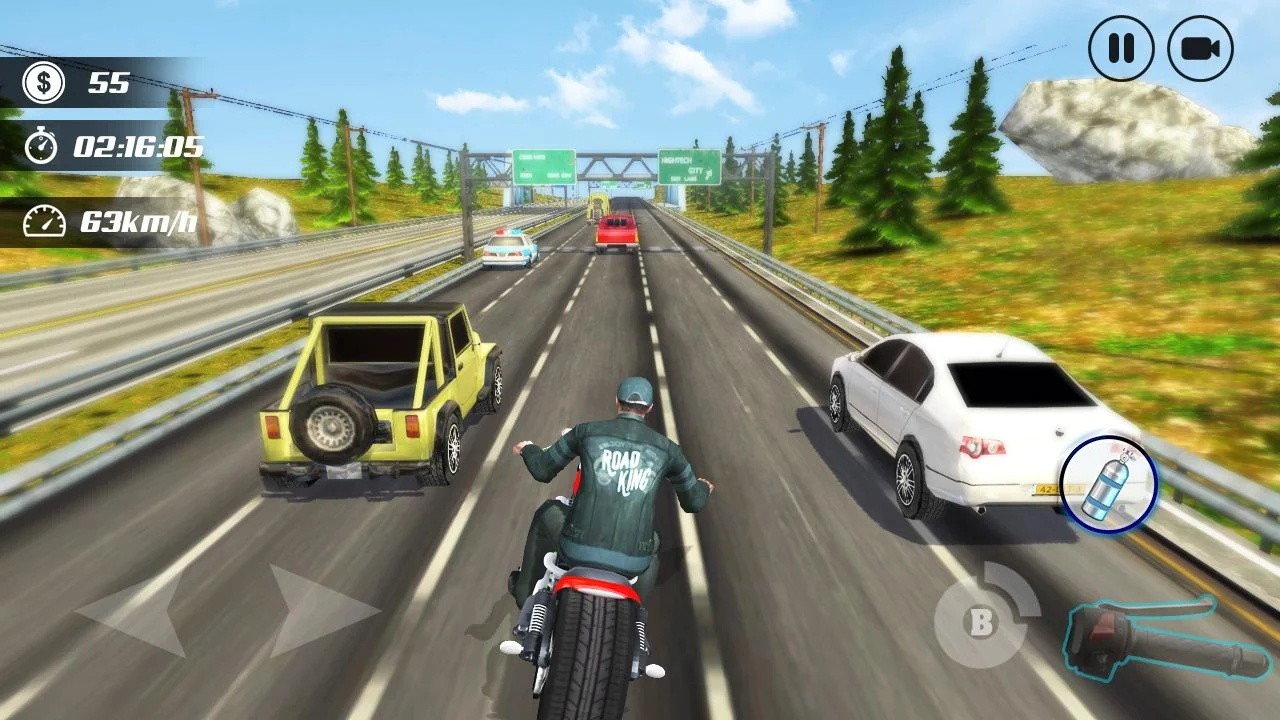Image resolution: width=1280 pixels, height=720 pixels.
Task: Tap the video recording camera icon
Action: click(x=1201, y=47)
